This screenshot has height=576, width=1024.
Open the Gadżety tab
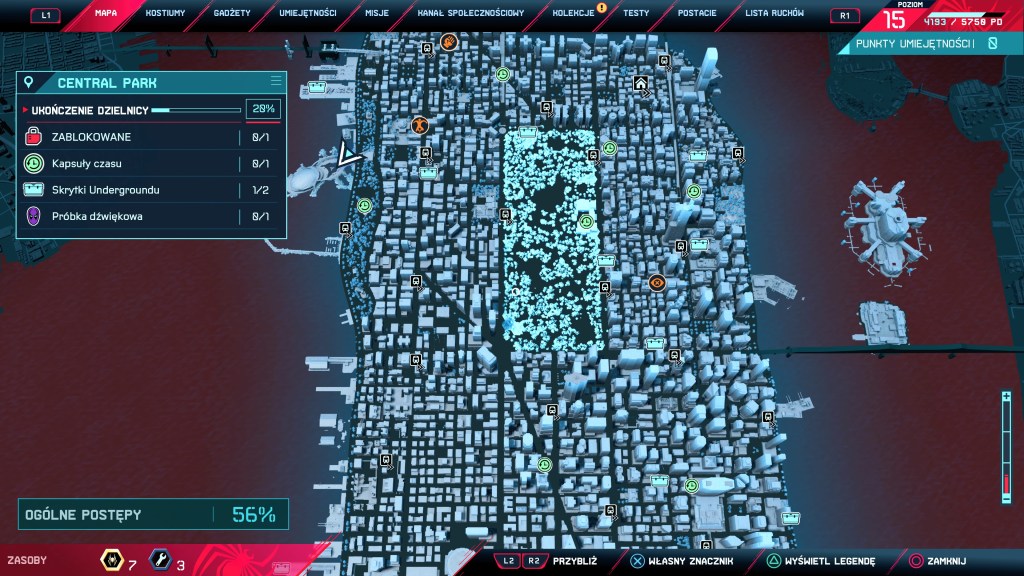[232, 13]
